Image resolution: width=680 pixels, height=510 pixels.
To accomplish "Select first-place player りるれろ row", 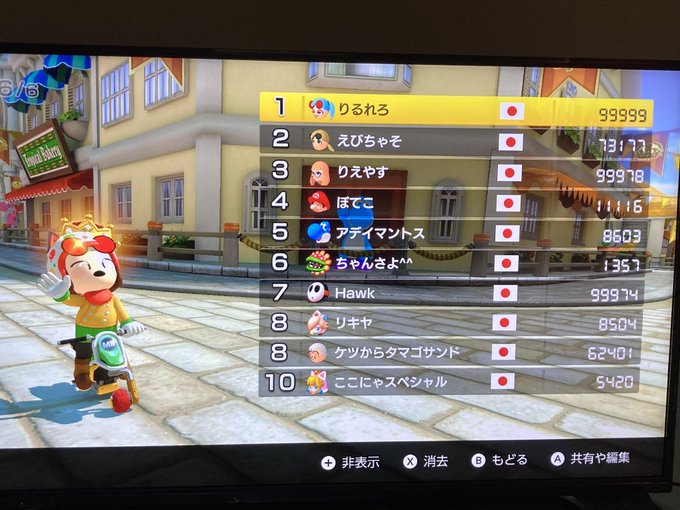I will [x=455, y=110].
